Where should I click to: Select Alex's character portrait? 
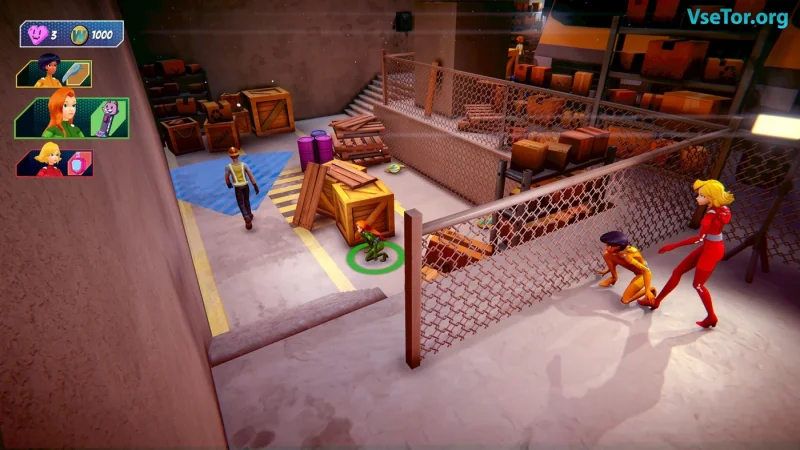coord(47,73)
